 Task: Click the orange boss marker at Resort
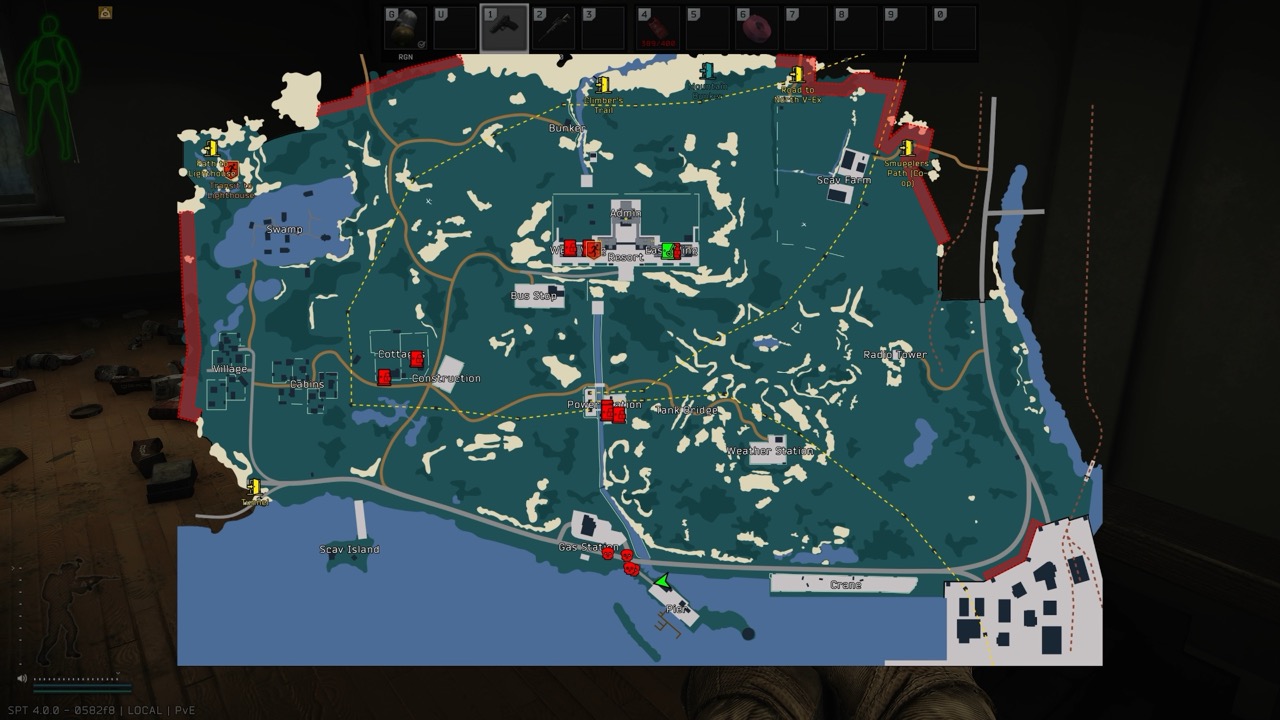pos(594,249)
